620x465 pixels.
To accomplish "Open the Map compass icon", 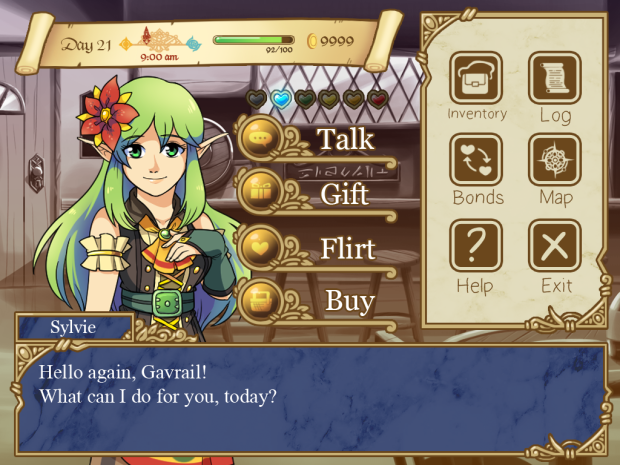I will coord(555,160).
